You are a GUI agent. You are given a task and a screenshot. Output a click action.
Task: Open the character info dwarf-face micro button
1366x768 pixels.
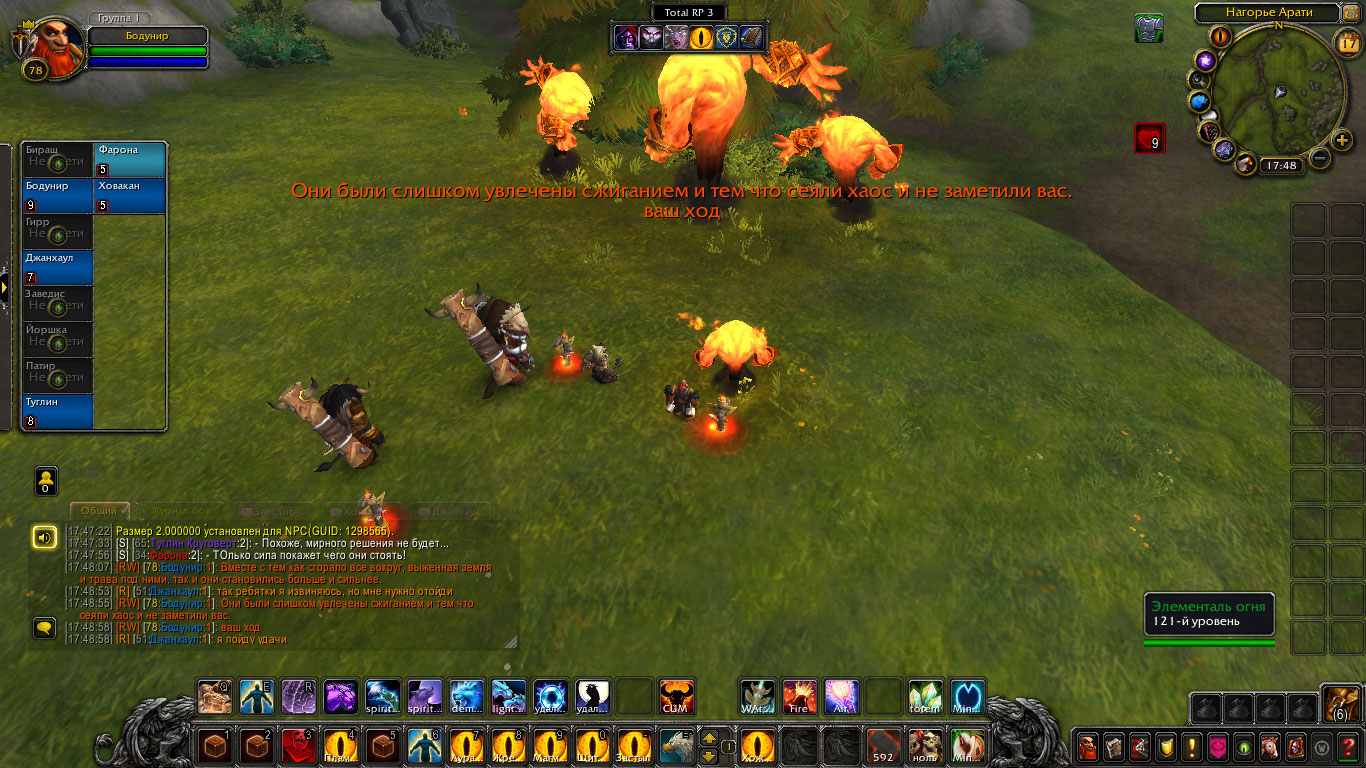(1088, 746)
